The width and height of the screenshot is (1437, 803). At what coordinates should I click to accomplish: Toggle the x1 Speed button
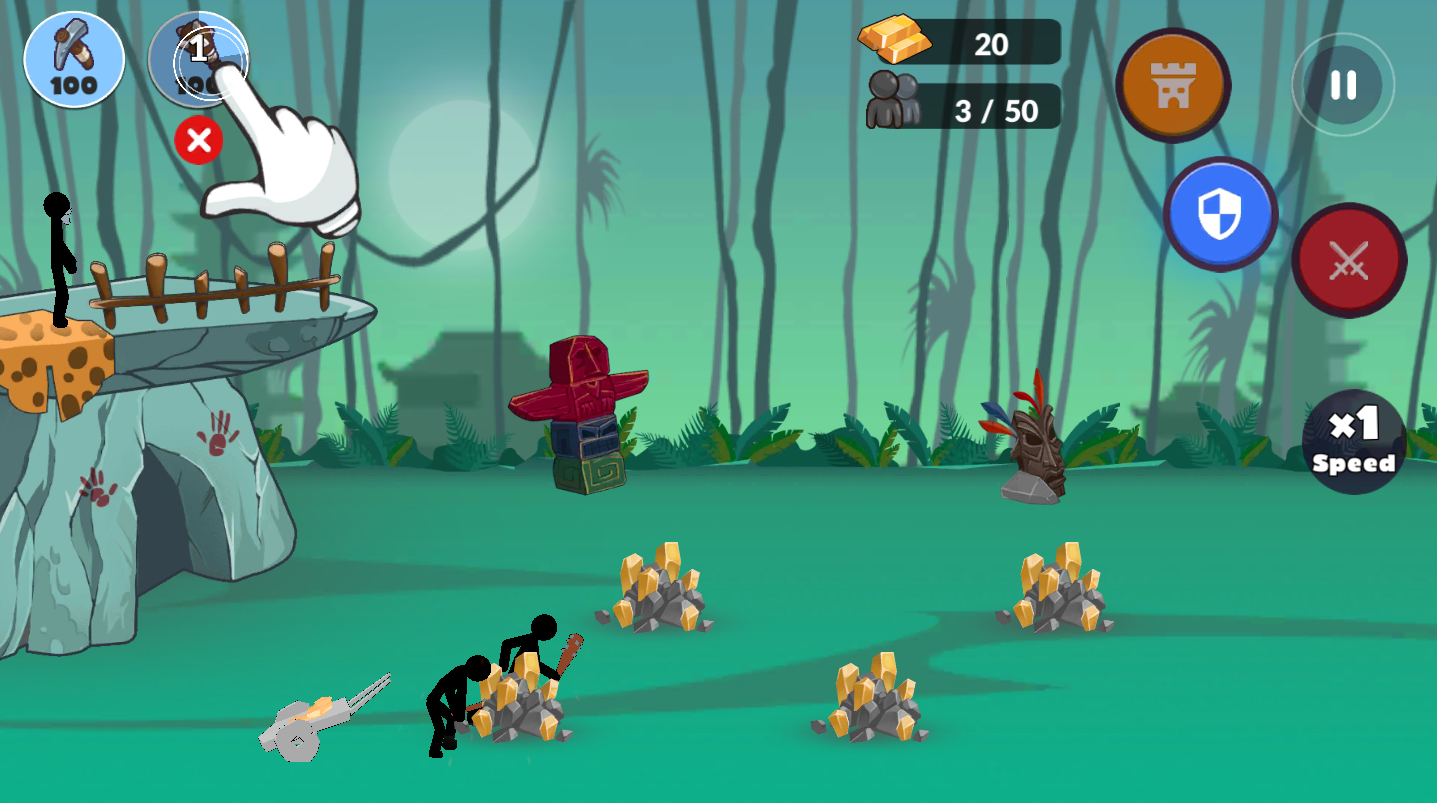(x=1354, y=441)
